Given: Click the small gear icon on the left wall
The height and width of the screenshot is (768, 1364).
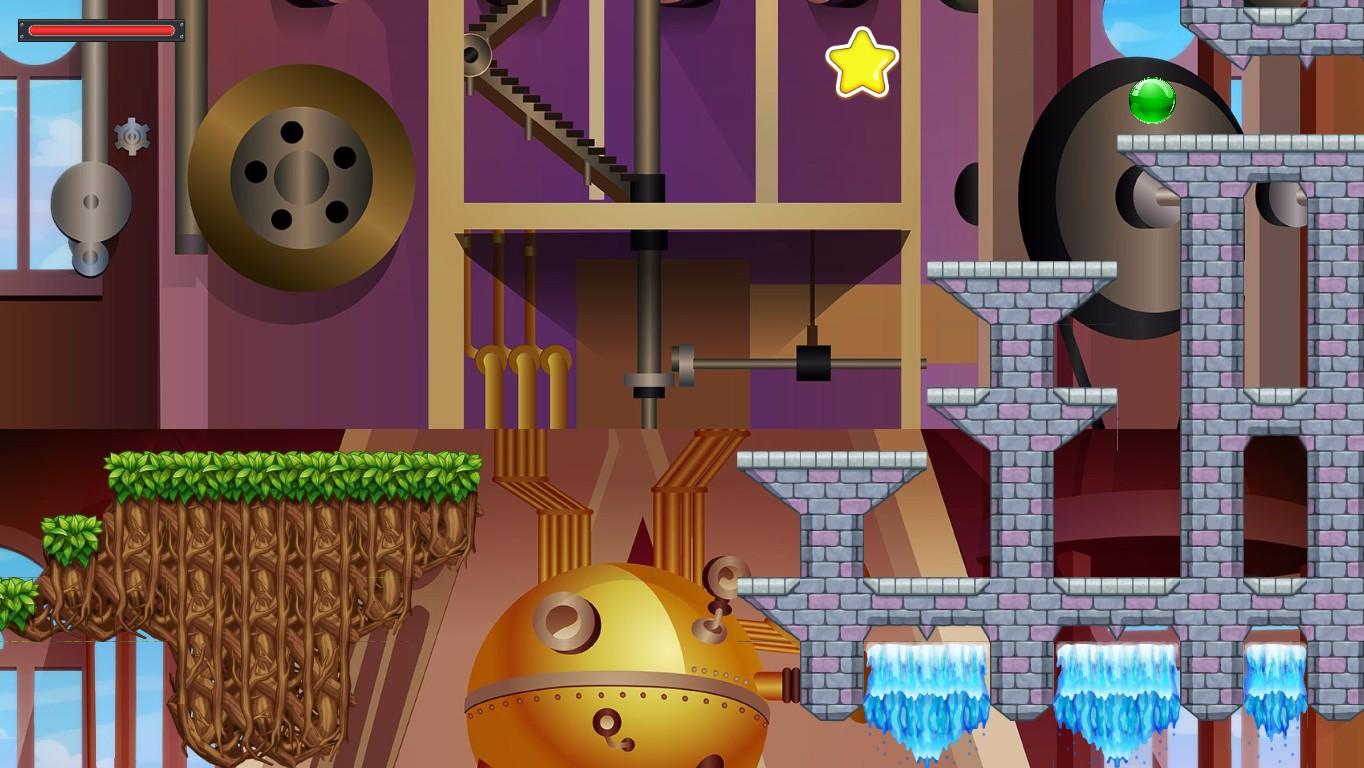Looking at the screenshot, I should (130, 136).
